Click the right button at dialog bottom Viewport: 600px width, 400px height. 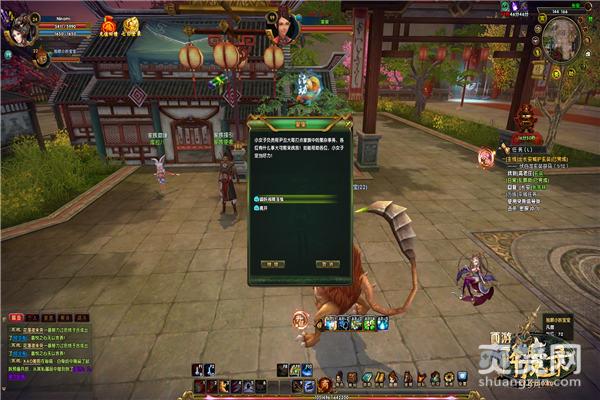coord(327,263)
